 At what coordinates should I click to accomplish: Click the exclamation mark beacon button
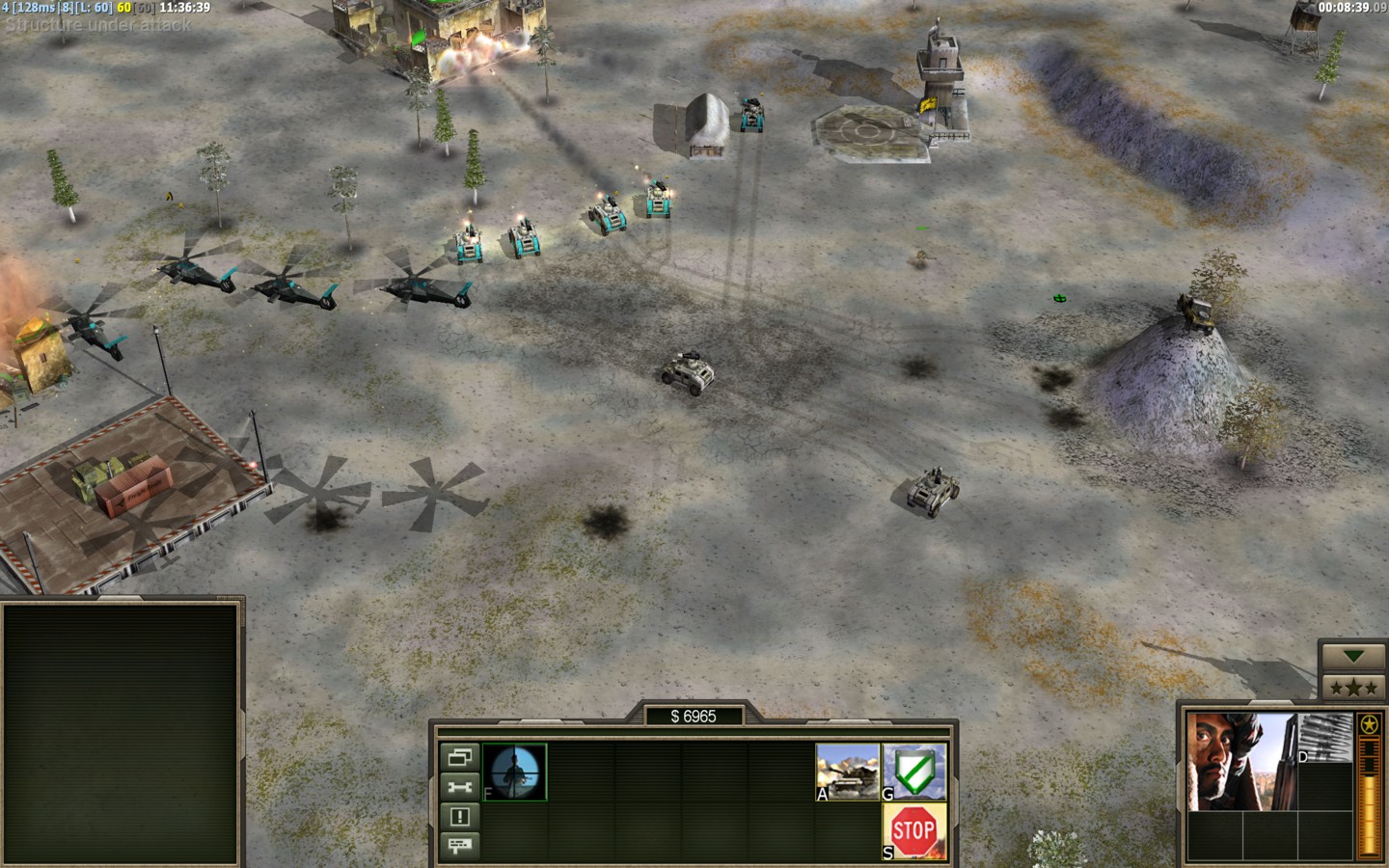[x=460, y=817]
